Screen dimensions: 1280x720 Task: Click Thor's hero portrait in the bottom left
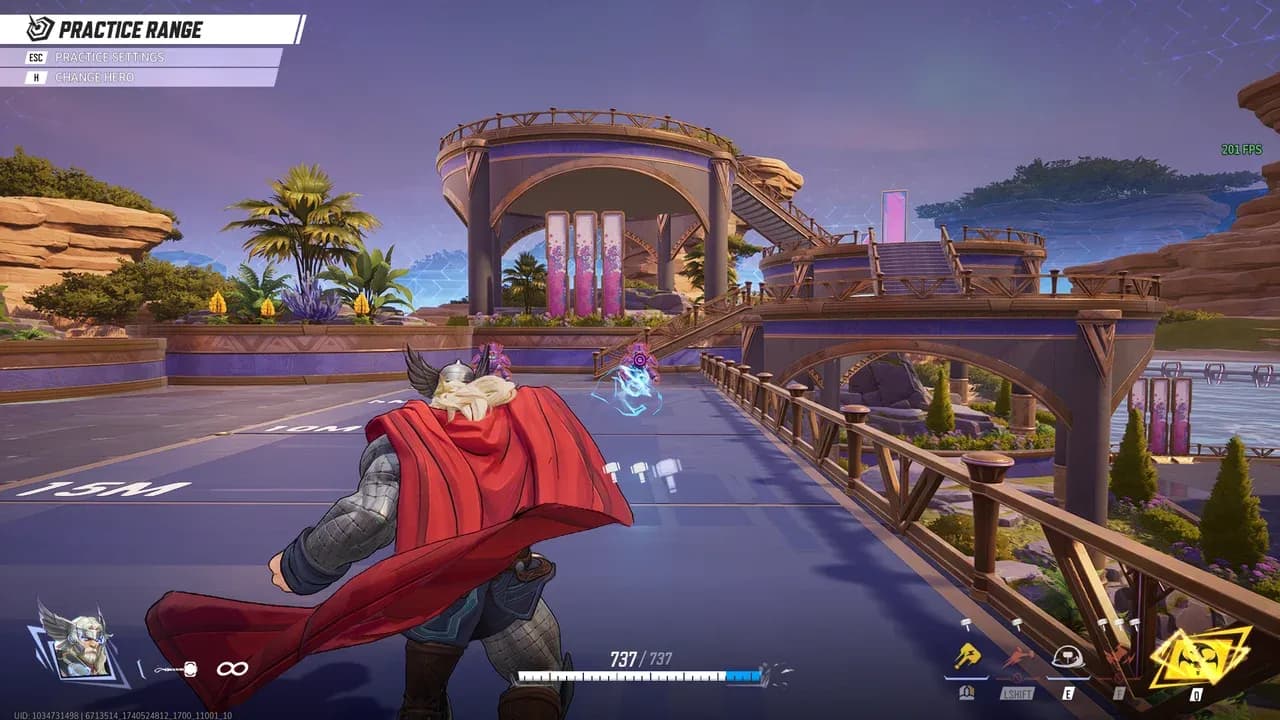(x=85, y=645)
